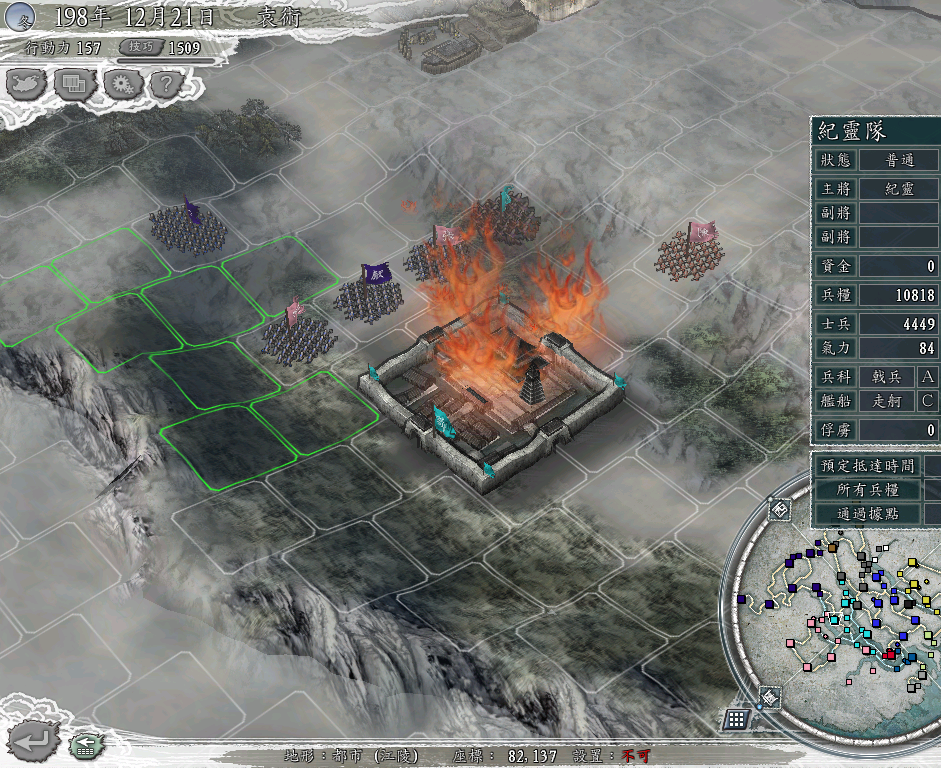Select the 通過據點 row

click(867, 514)
